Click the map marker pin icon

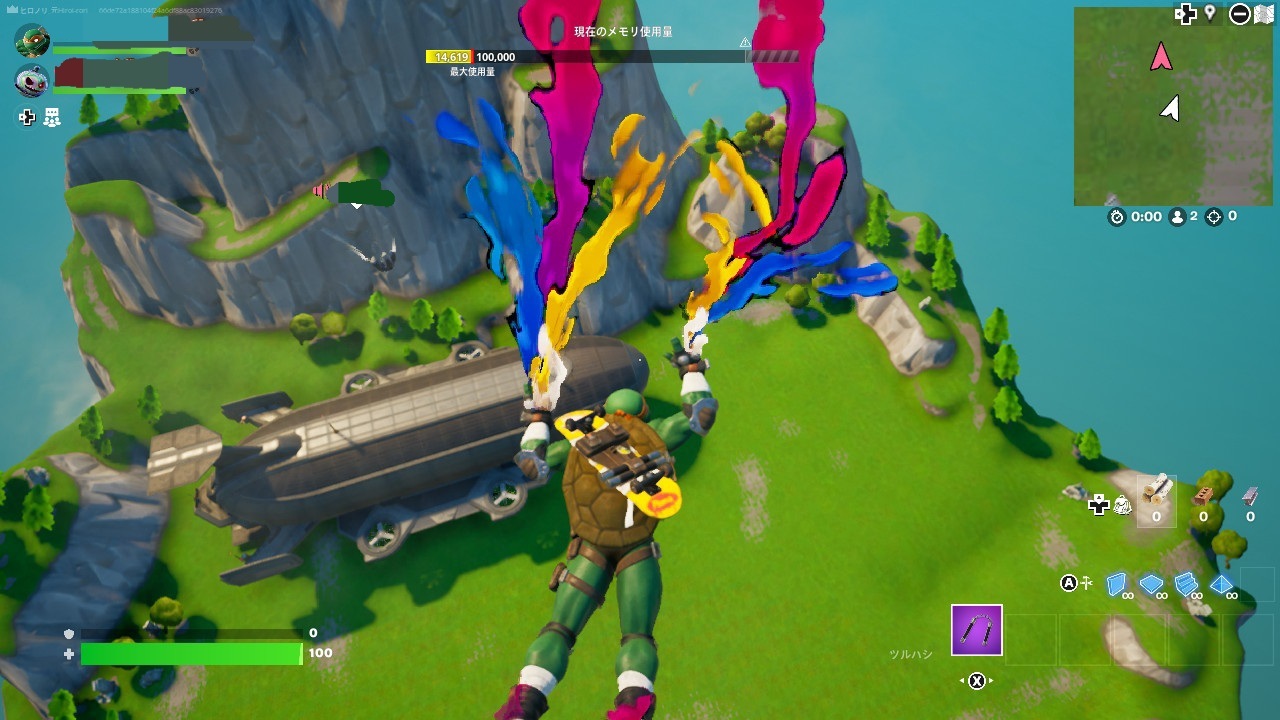click(x=1210, y=14)
